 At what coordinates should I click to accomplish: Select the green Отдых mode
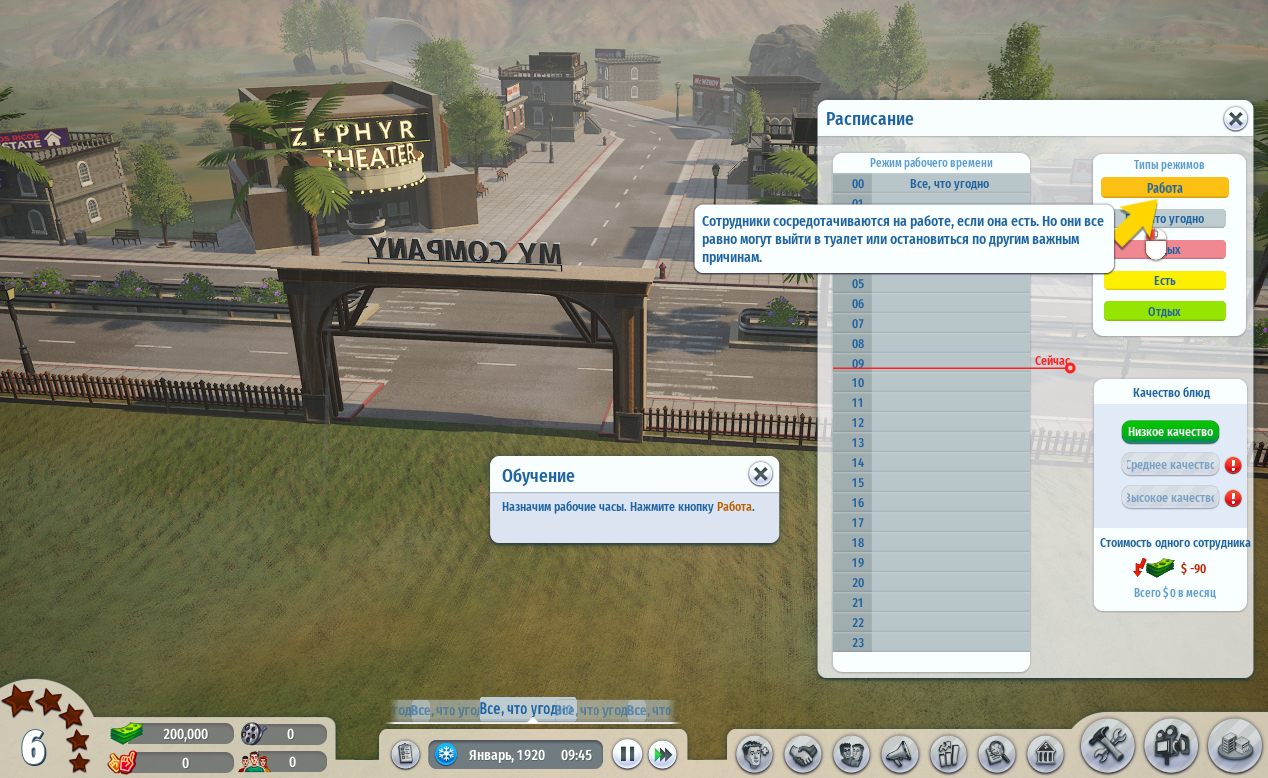pyautogui.click(x=1164, y=312)
